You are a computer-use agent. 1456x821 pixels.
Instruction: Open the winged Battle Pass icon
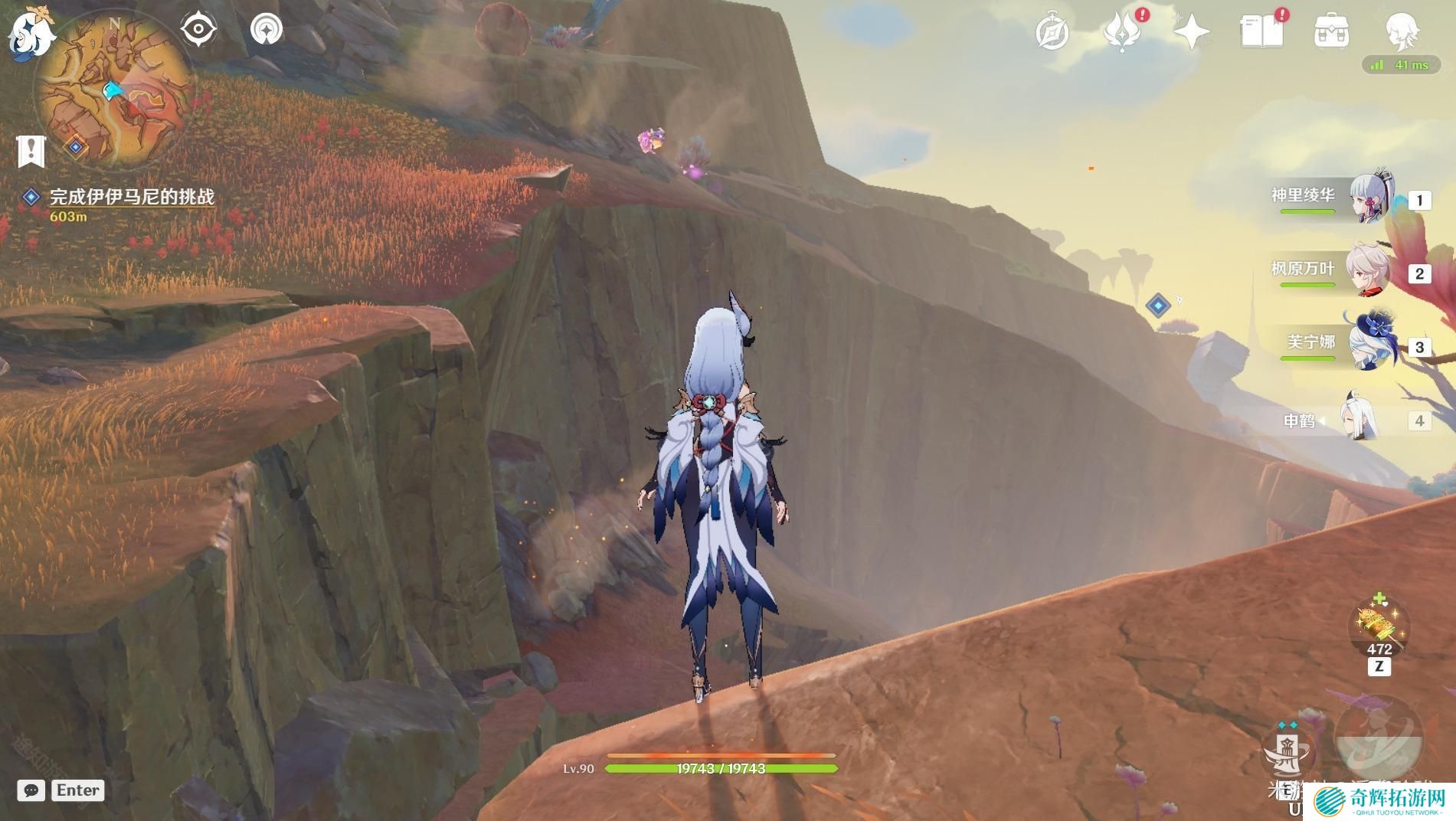(x=1121, y=33)
